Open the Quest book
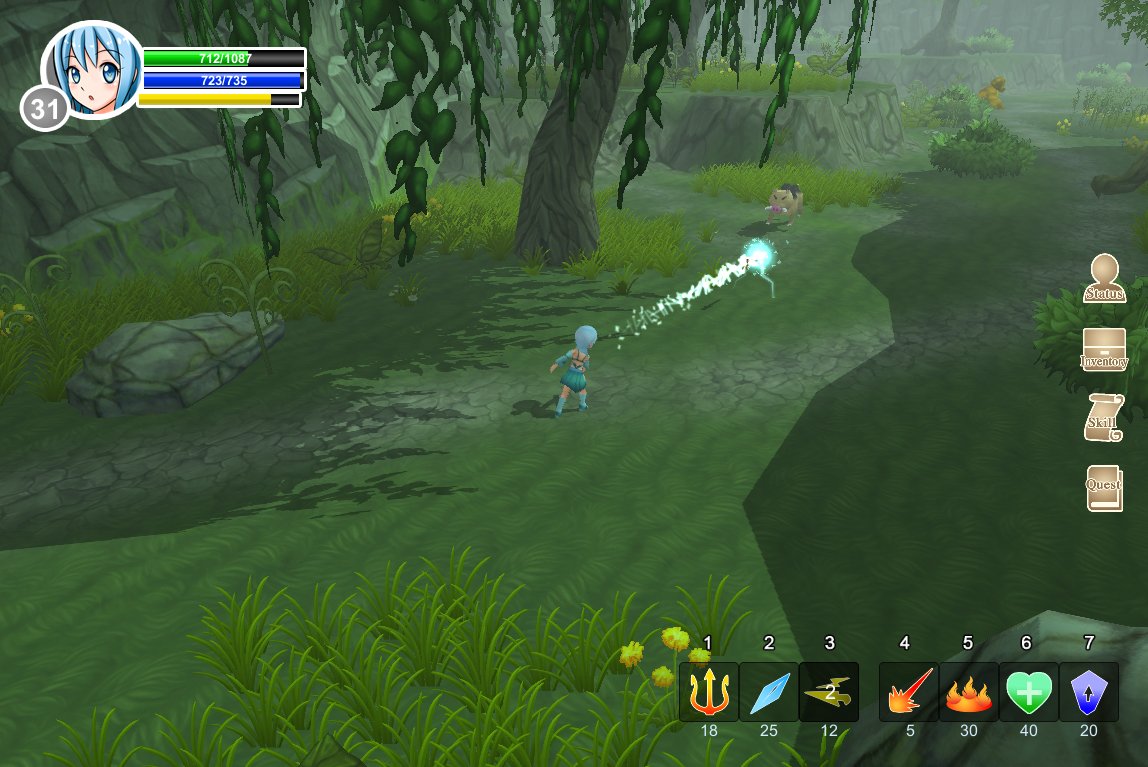1148x767 pixels. [x=1104, y=488]
